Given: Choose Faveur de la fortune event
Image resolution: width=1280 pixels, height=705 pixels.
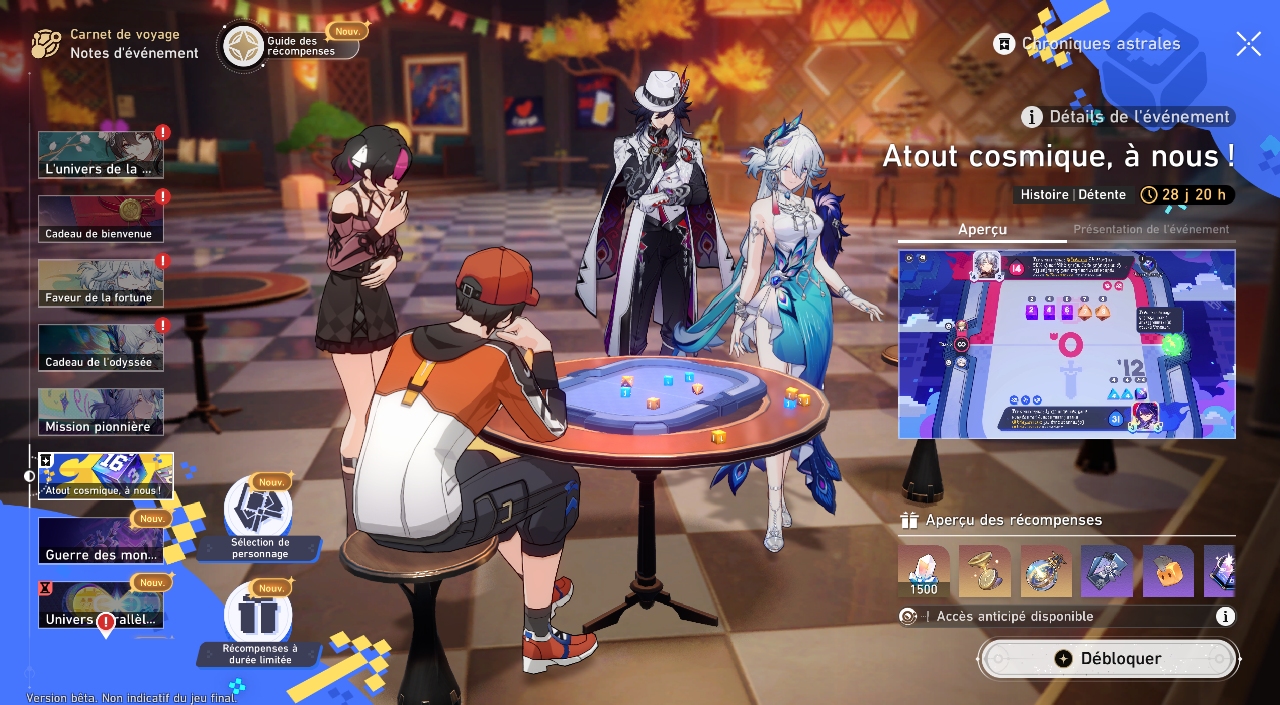Looking at the screenshot, I should click(100, 283).
